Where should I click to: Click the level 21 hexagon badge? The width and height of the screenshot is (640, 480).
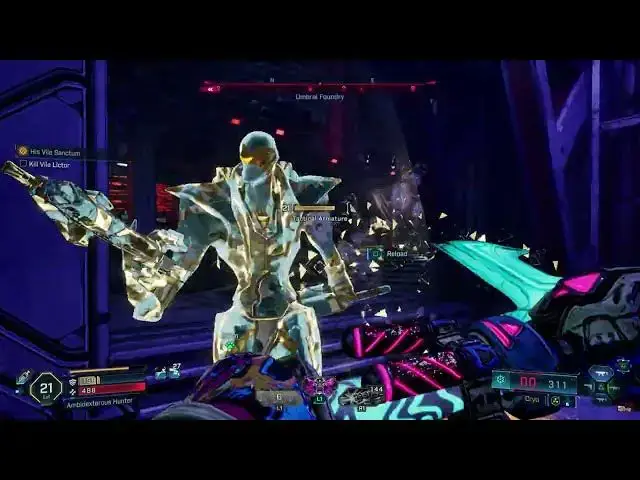pyautogui.click(x=45, y=386)
